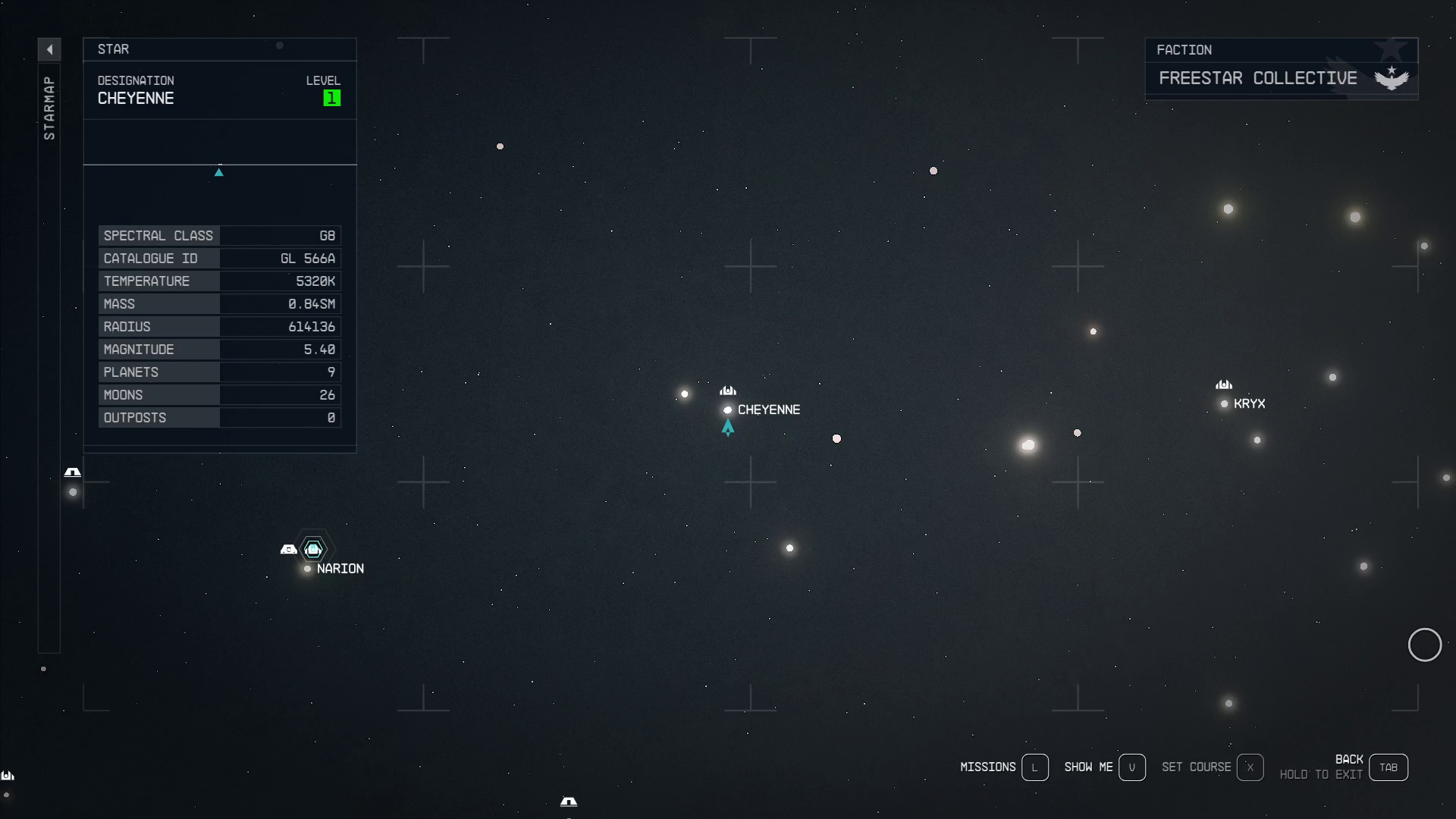Click the teal location marker below Cheyenne
This screenshot has width=1456, height=819.
pyautogui.click(x=727, y=427)
